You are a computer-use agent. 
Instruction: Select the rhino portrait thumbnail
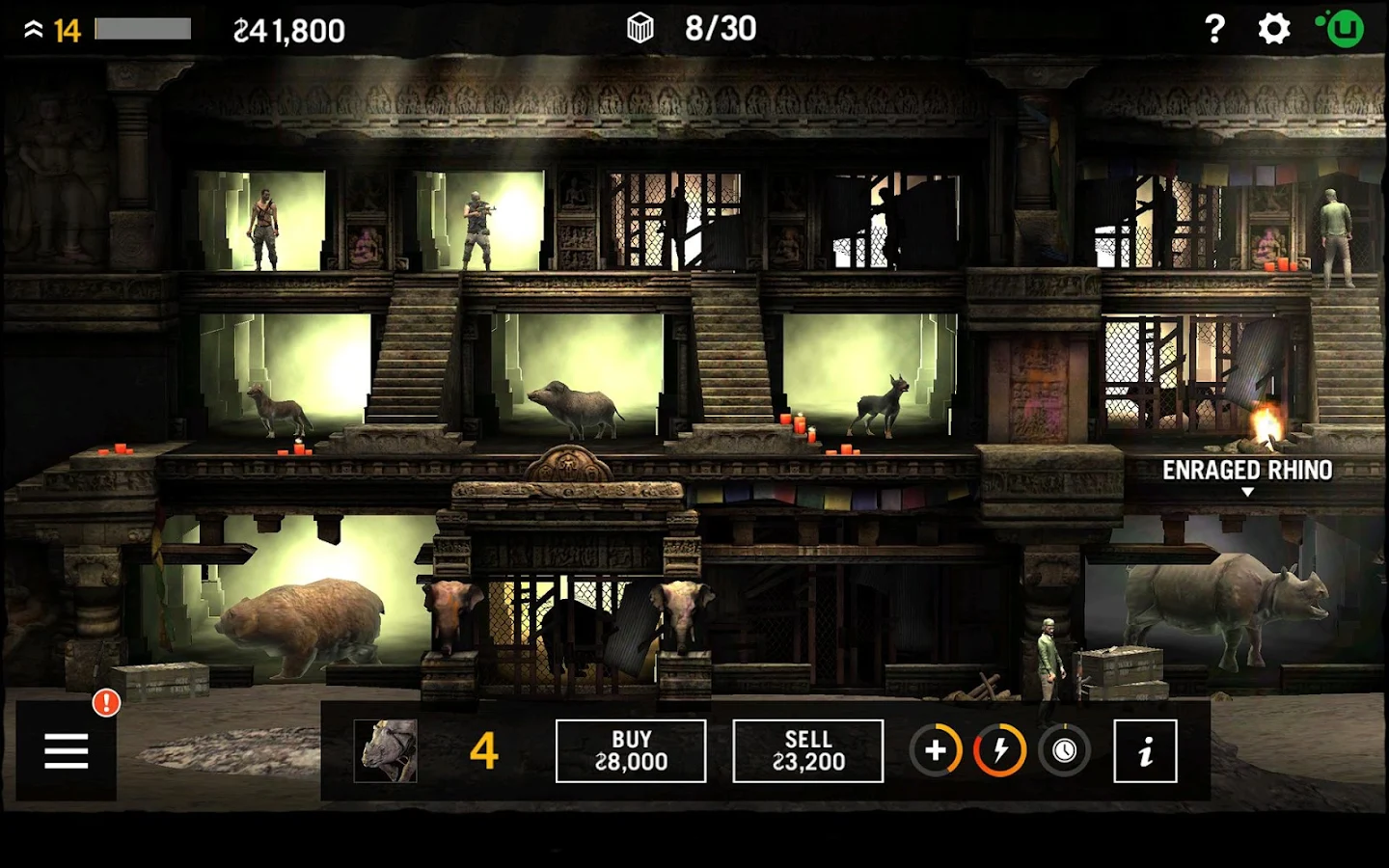(385, 750)
